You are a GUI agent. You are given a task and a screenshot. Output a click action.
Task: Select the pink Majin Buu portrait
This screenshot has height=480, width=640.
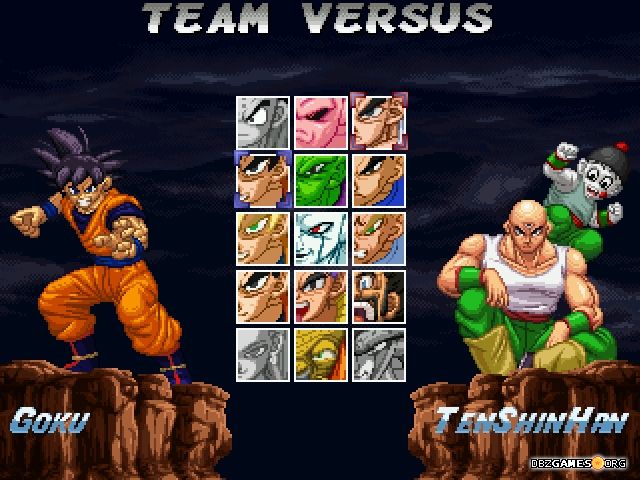coord(321,122)
